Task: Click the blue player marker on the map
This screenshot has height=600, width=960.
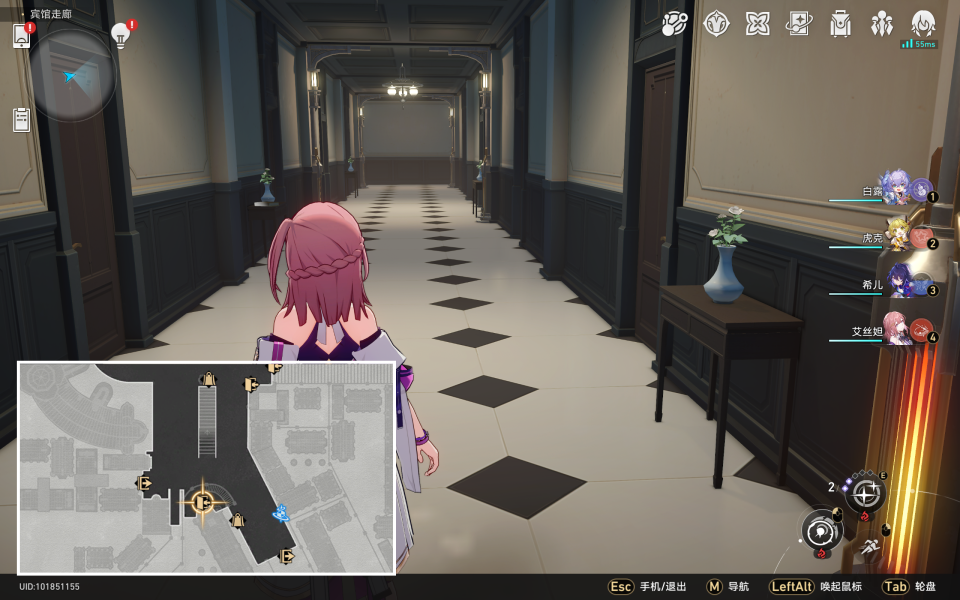Action: pos(282,514)
